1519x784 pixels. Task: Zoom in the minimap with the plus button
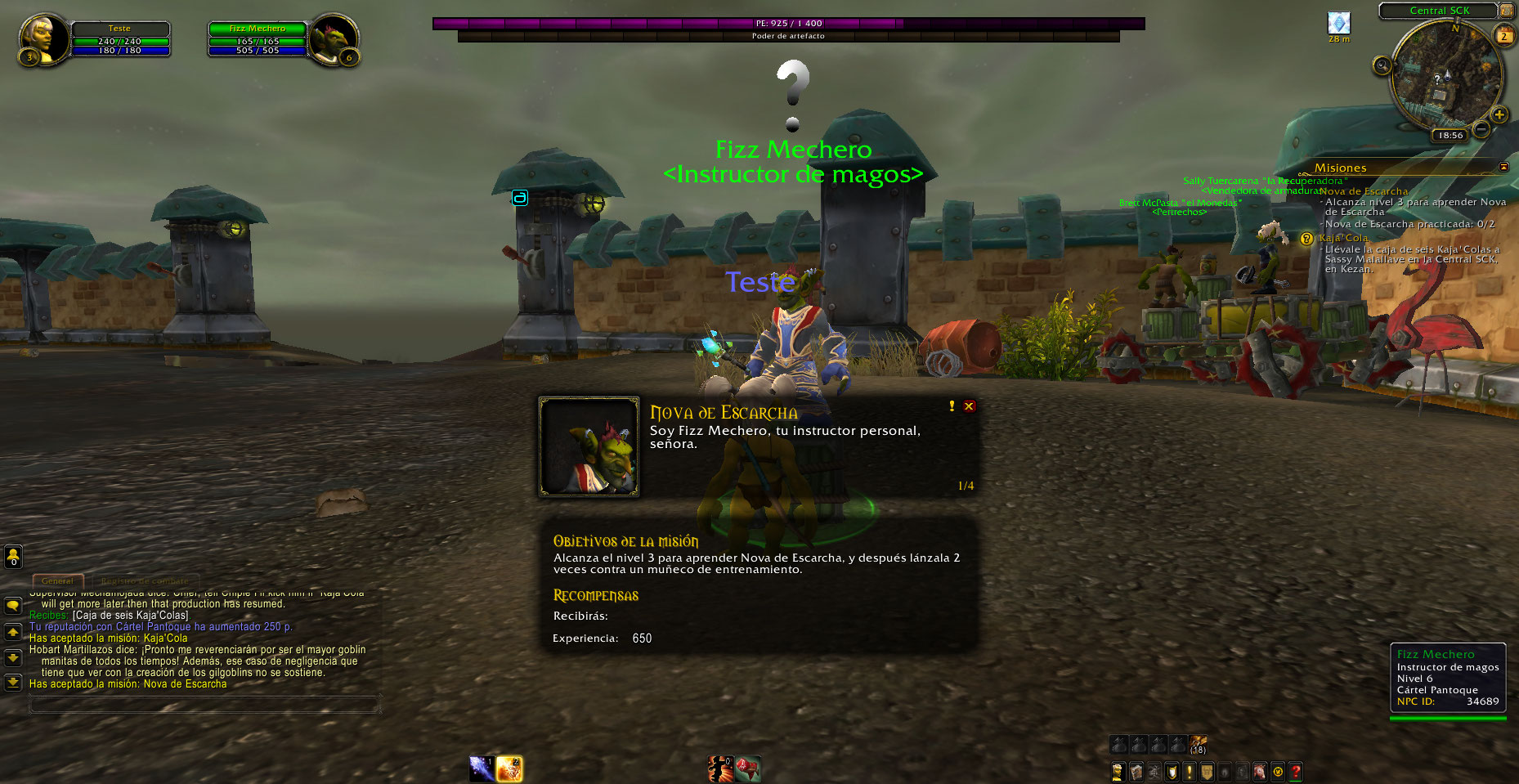(x=1499, y=114)
